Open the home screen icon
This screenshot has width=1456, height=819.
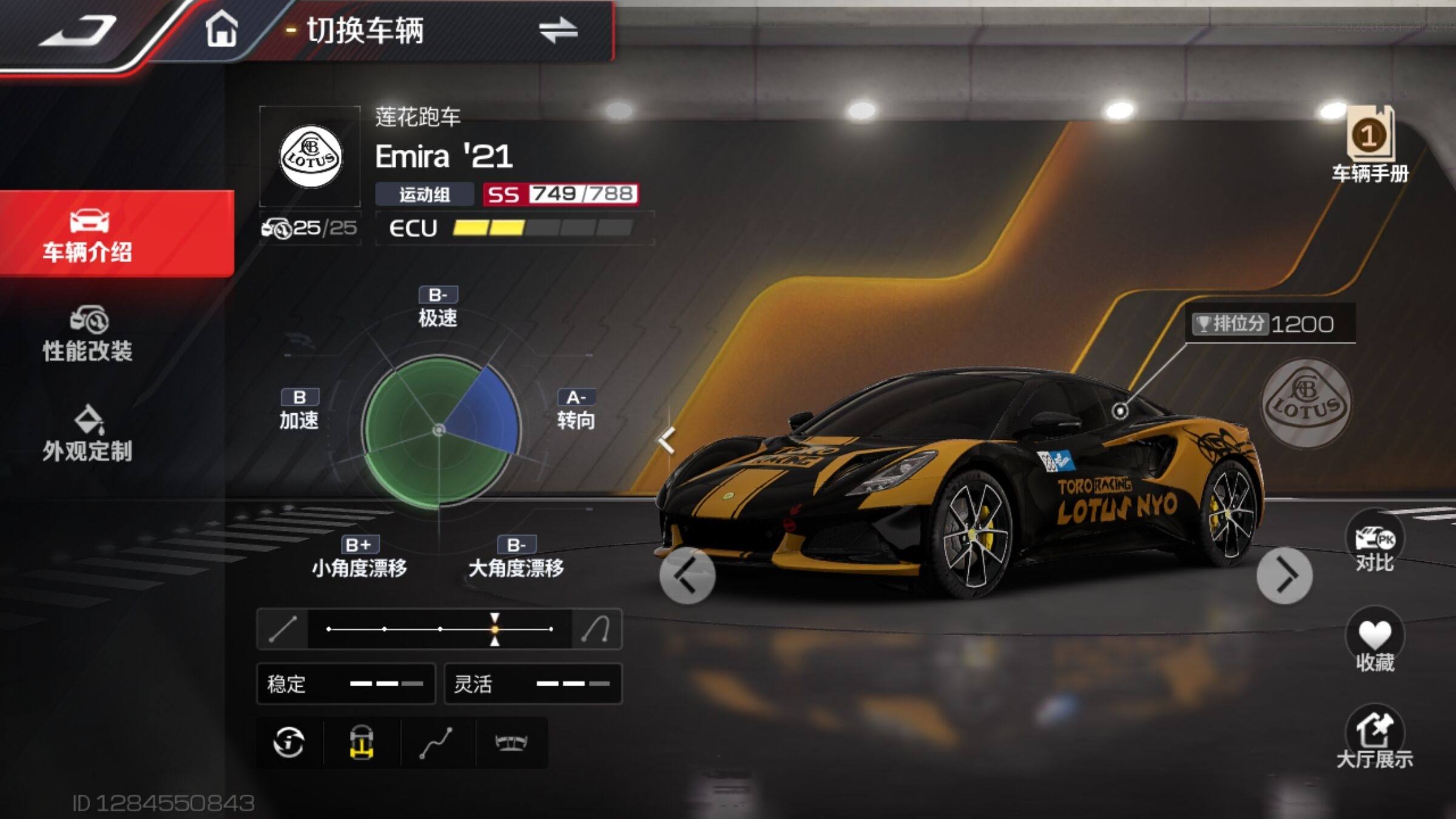[221, 29]
